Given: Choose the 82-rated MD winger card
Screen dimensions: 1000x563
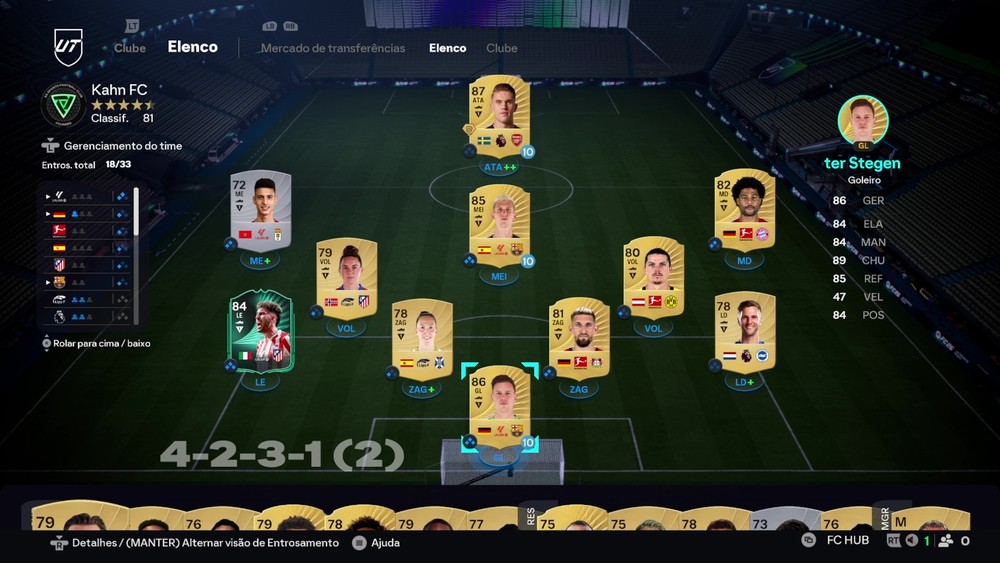Looking at the screenshot, I should (x=745, y=210).
